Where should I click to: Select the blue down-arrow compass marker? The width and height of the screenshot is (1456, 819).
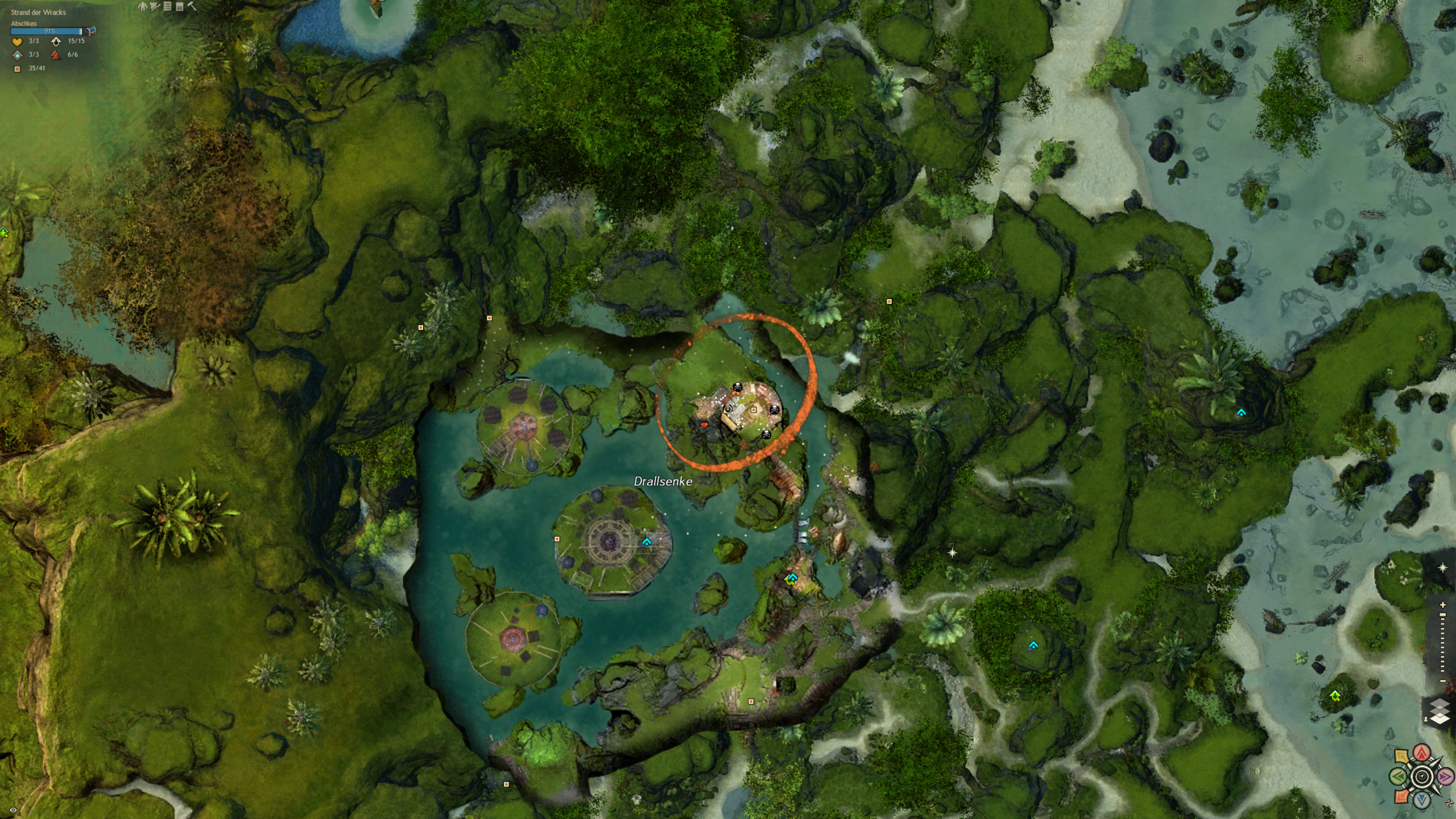(1422, 800)
